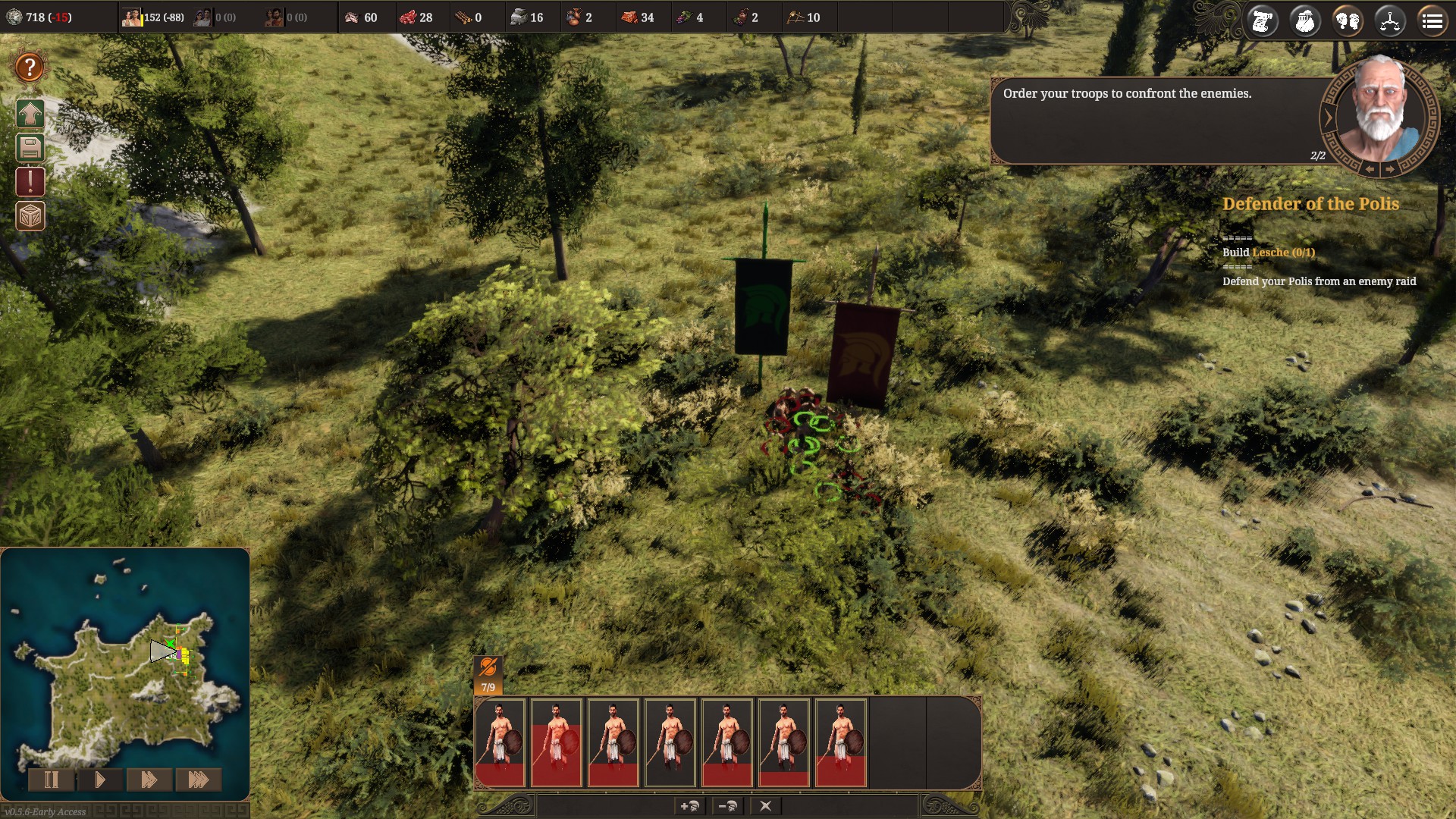Open the two heads citizens panel

coord(1348,21)
